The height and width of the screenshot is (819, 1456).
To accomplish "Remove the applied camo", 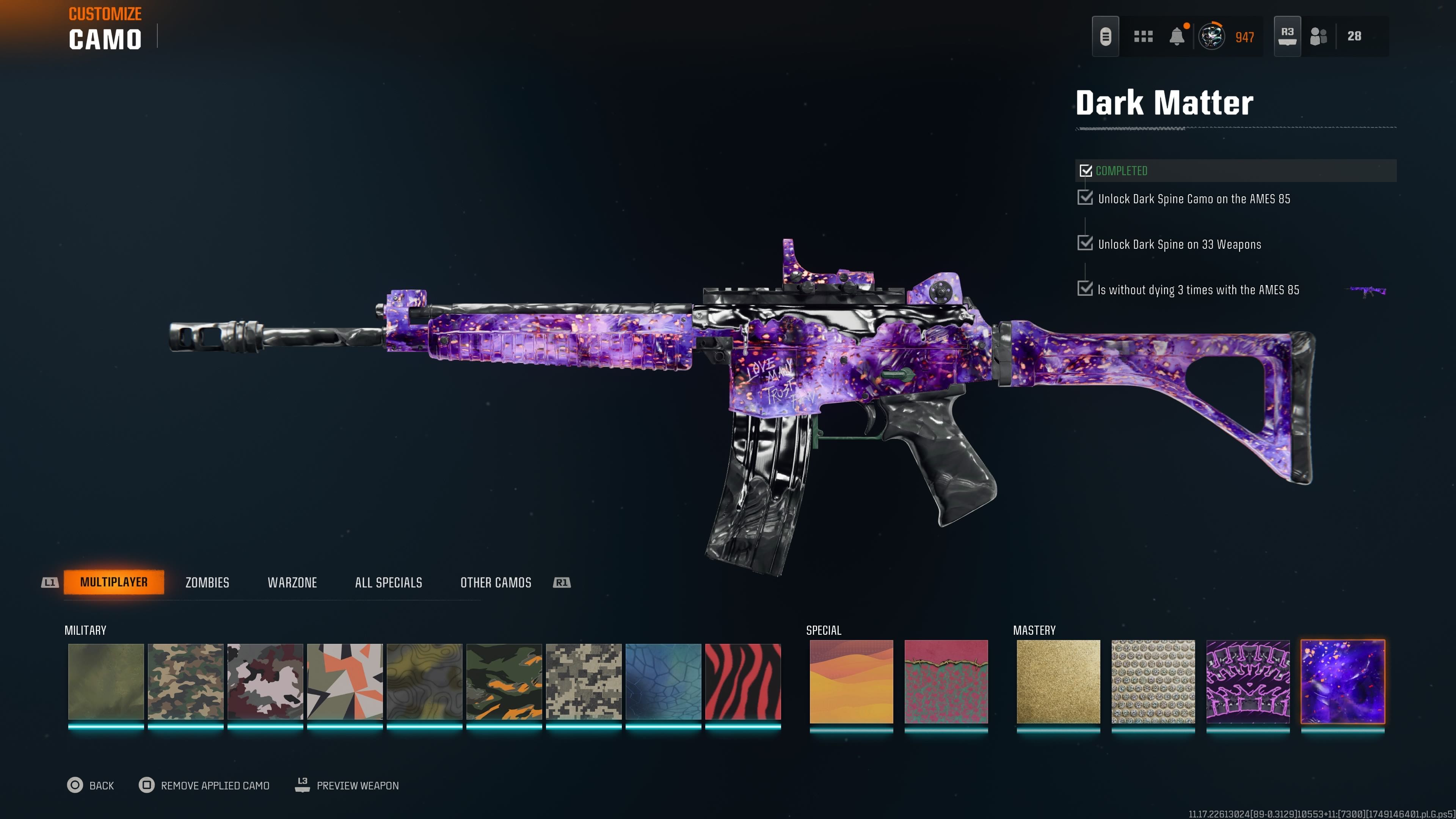I will pyautogui.click(x=204, y=785).
